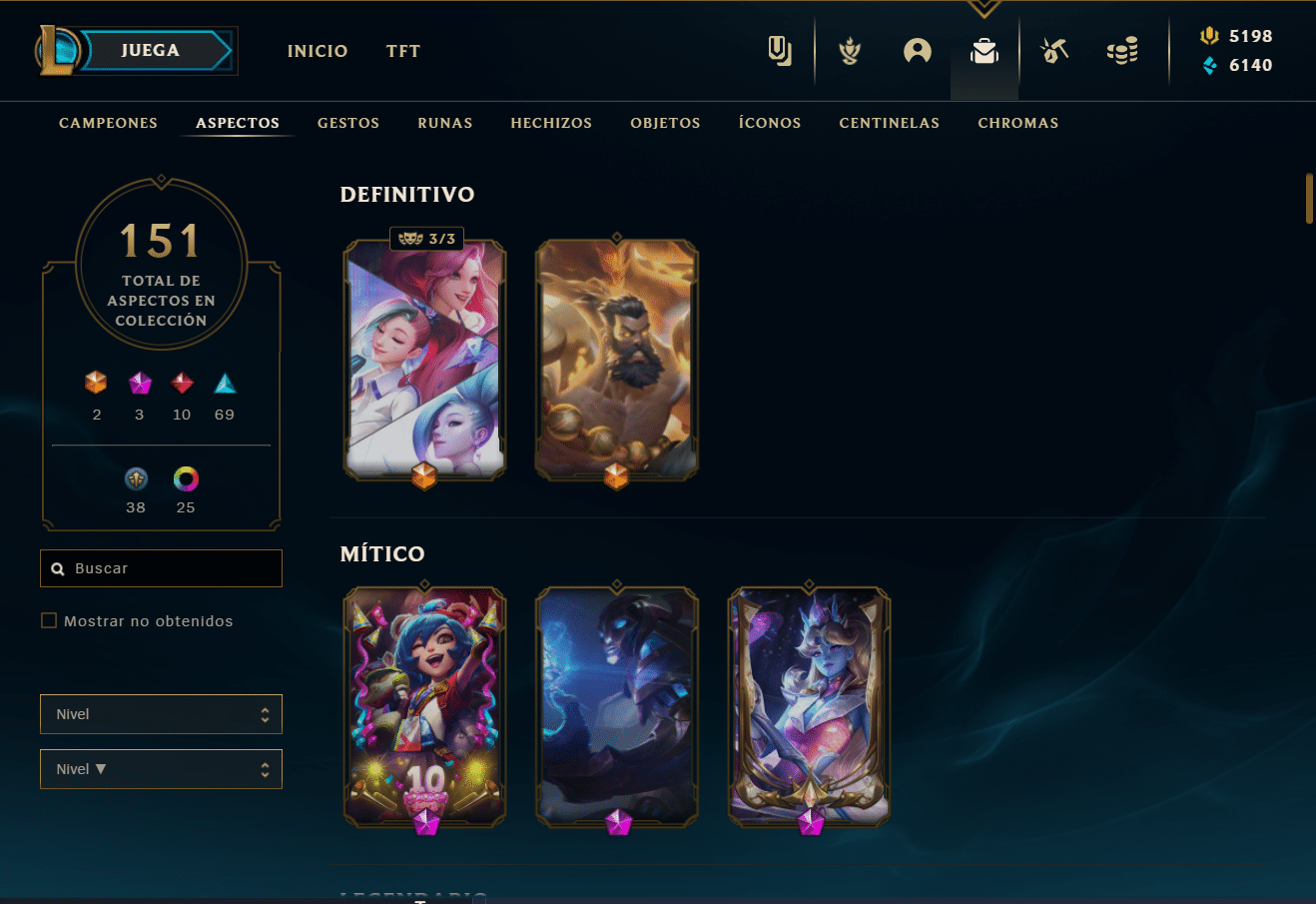
Task: Open the Hextech loot crafting icon
Action: point(1052,50)
